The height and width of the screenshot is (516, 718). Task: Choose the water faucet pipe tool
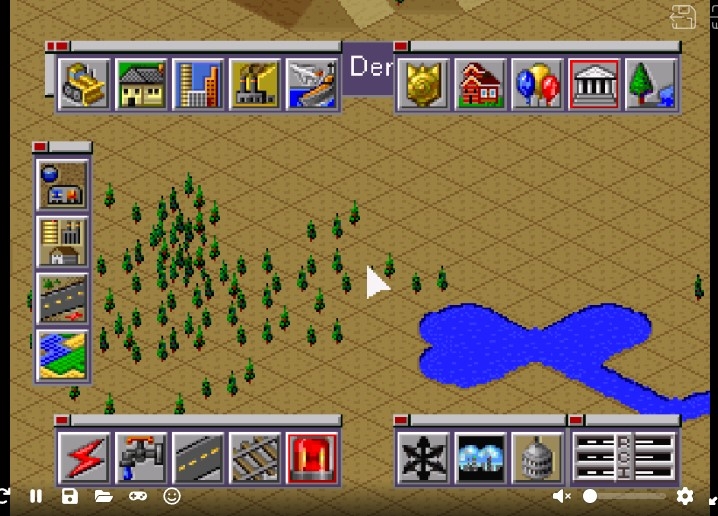point(141,458)
